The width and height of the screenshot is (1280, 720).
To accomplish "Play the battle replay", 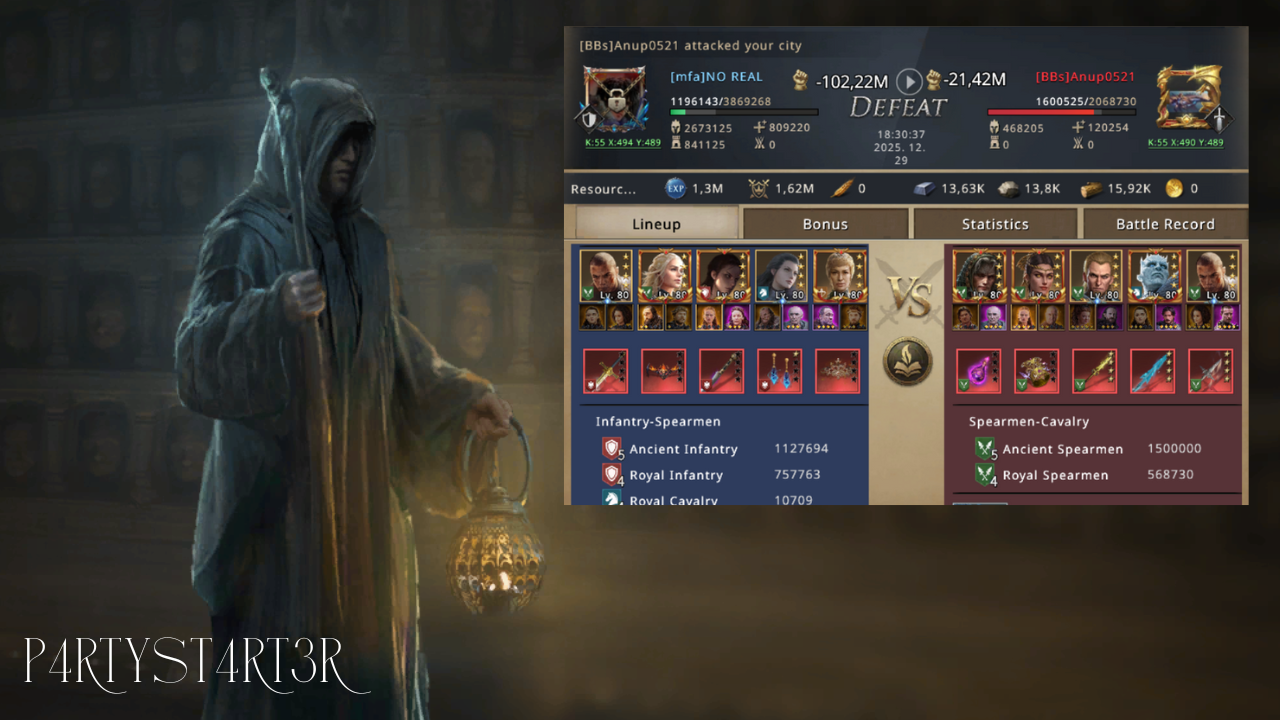I will [908, 81].
